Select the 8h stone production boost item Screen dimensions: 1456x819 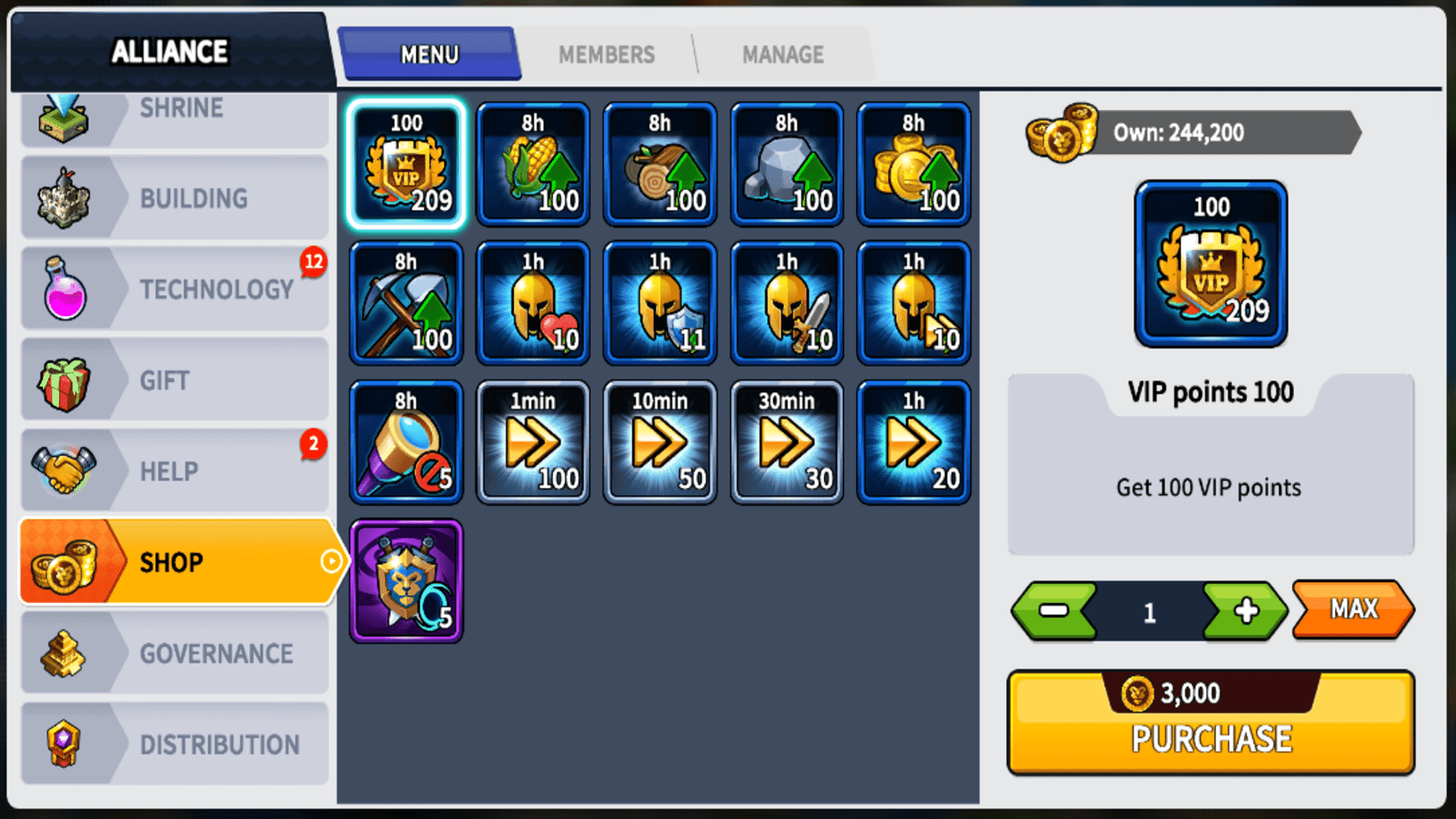pos(786,163)
